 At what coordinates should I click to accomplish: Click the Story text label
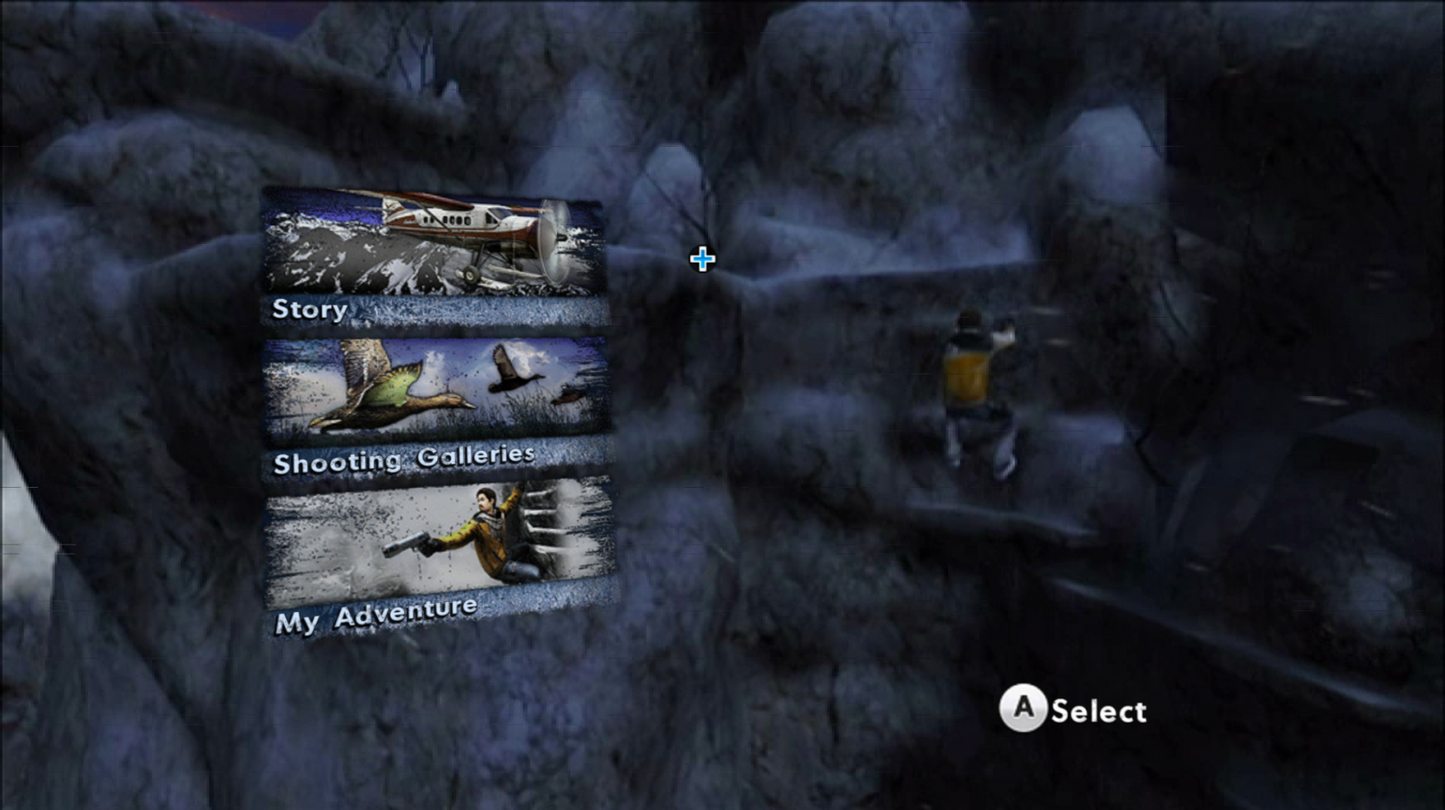pos(311,310)
